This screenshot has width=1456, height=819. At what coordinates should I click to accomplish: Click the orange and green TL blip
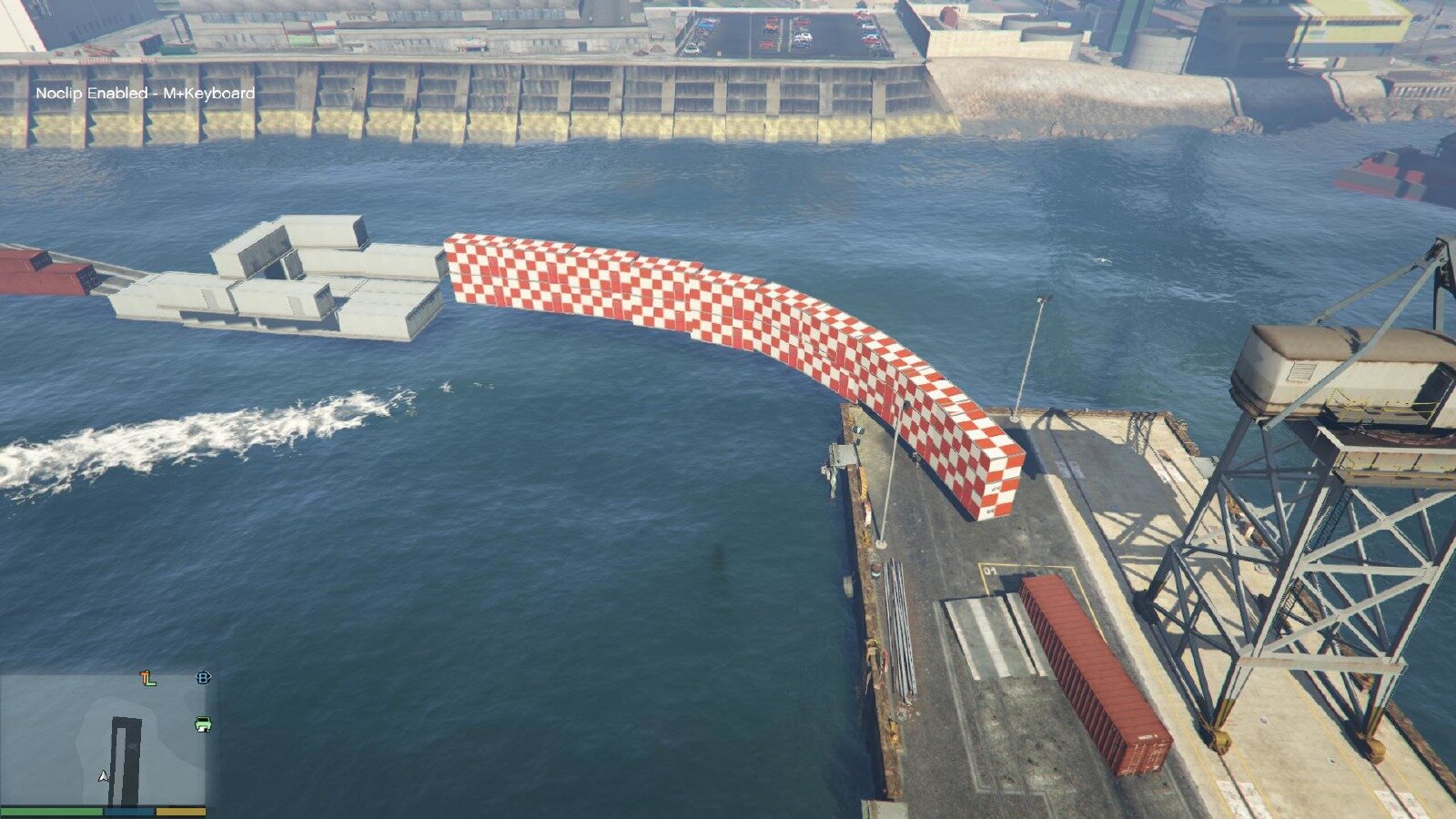pyautogui.click(x=147, y=678)
